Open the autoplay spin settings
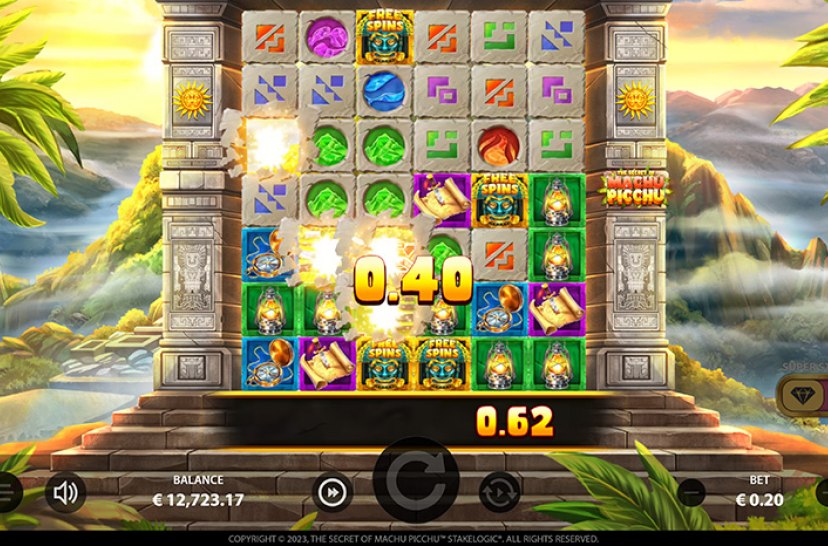 click(499, 492)
